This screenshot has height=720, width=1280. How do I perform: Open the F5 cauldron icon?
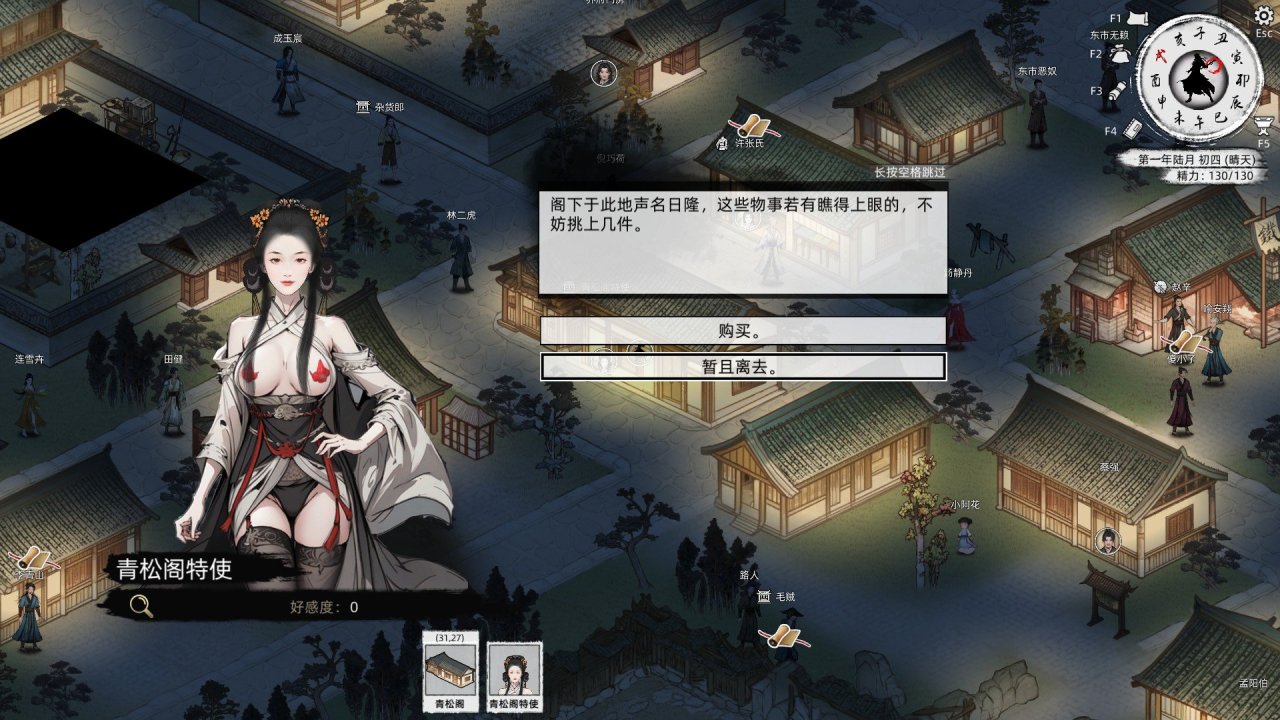1263,125
